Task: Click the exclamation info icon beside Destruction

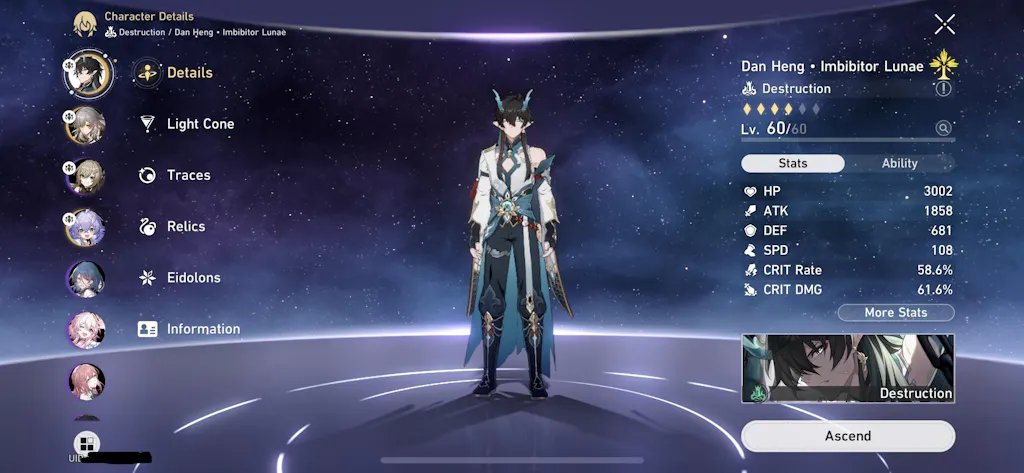Action: point(942,89)
